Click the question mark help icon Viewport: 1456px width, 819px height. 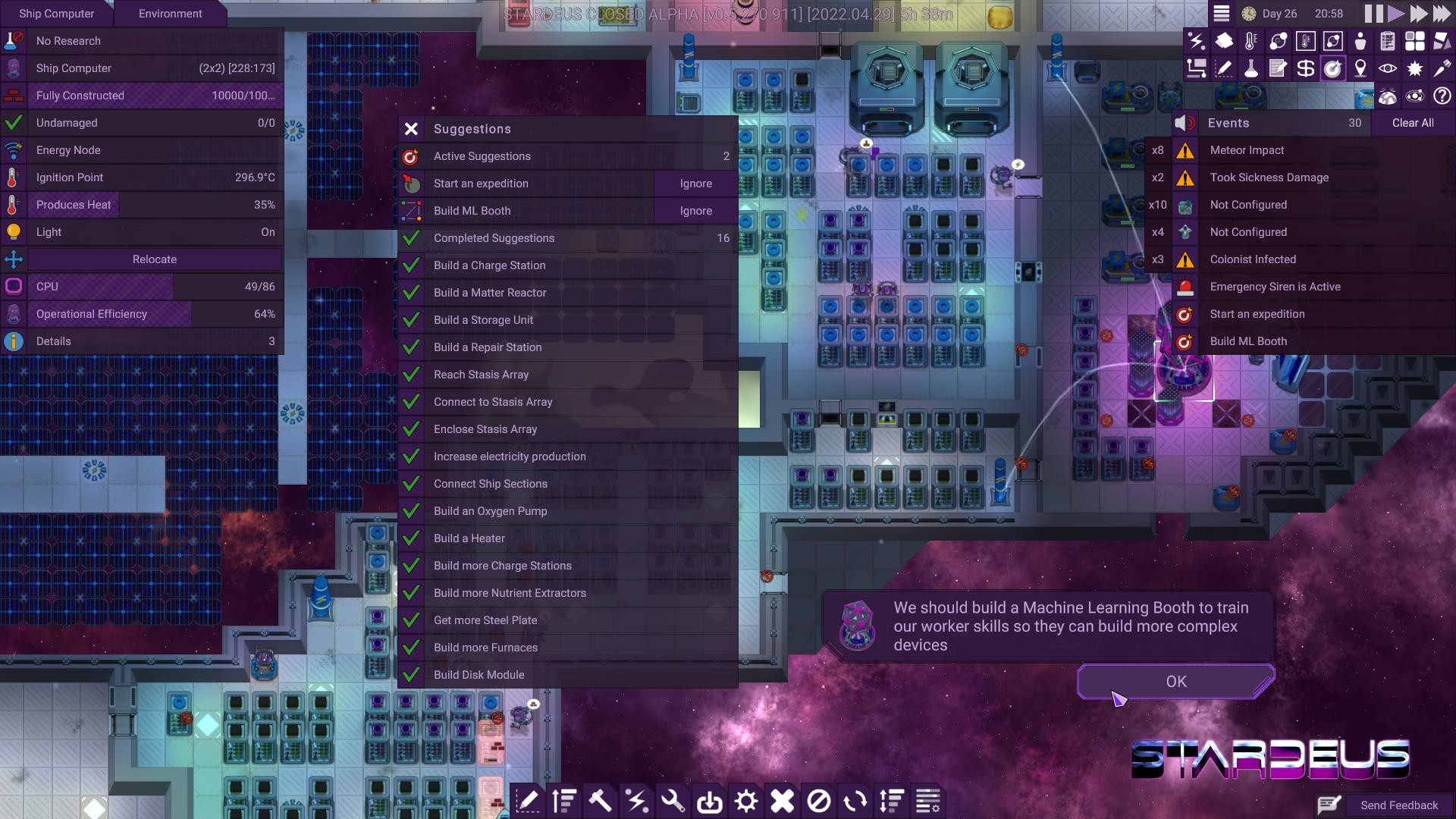pos(1443,96)
